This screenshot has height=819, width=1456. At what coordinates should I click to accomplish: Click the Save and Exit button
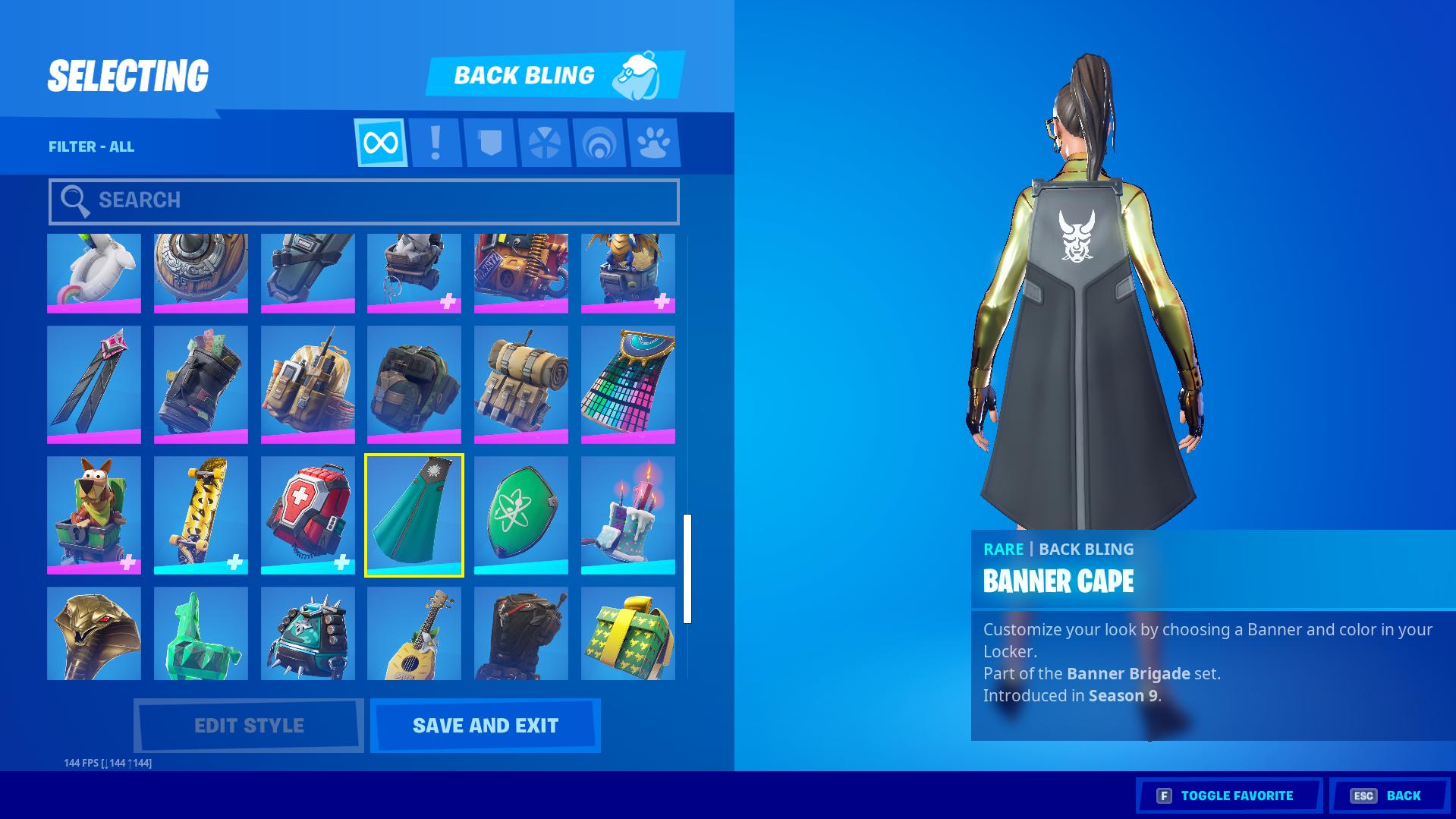tap(486, 726)
